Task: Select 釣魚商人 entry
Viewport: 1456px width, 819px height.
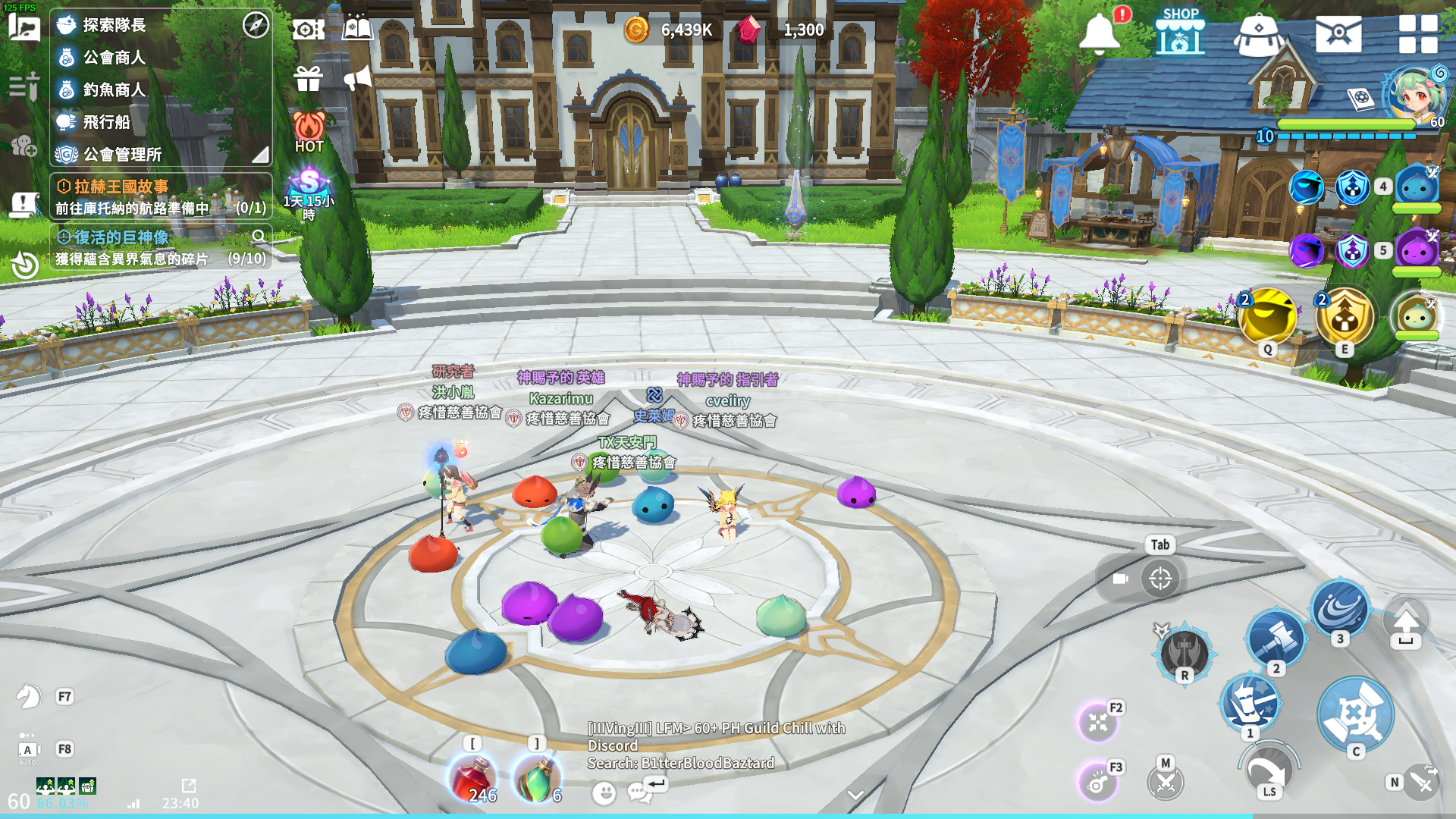Action: click(x=114, y=90)
